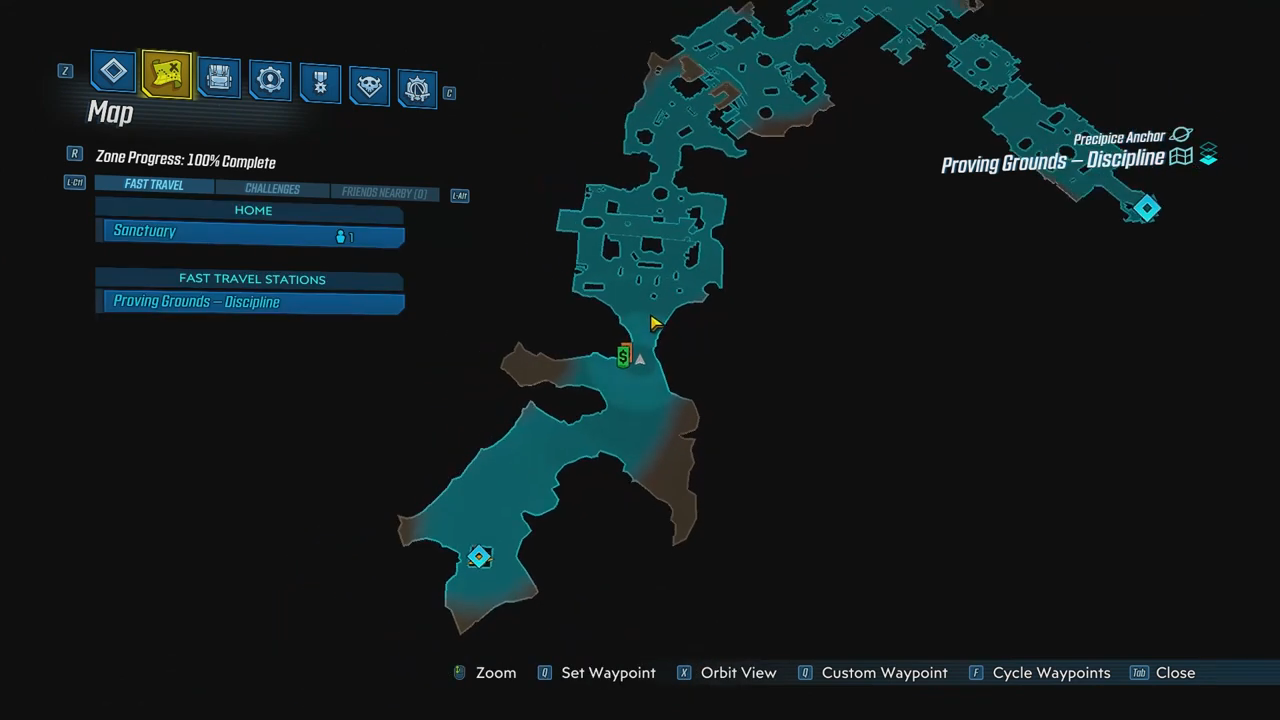The width and height of the screenshot is (1280, 720).
Task: Select the fast travel marker below Proving Grounds label
Action: tap(1146, 208)
